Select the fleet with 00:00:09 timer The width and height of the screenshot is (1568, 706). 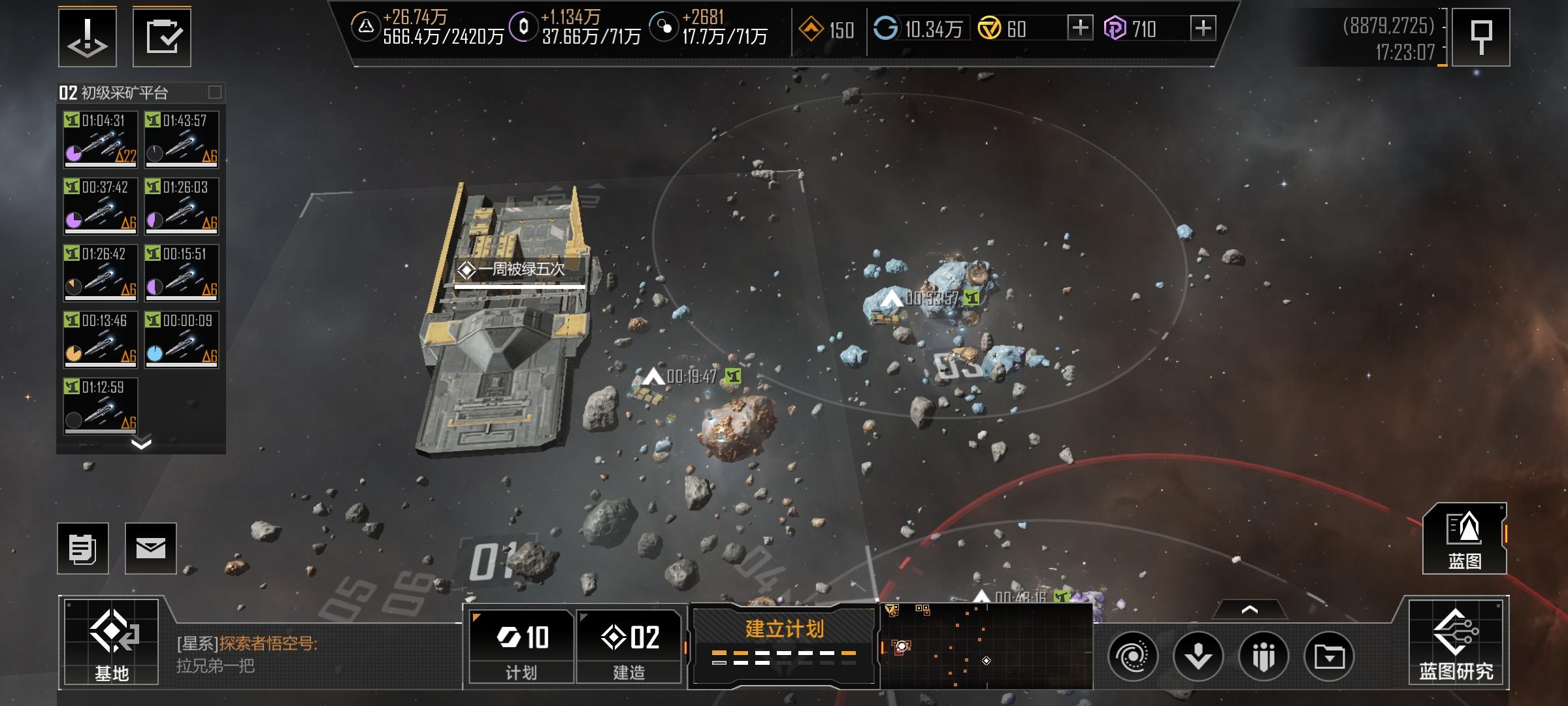coord(182,339)
